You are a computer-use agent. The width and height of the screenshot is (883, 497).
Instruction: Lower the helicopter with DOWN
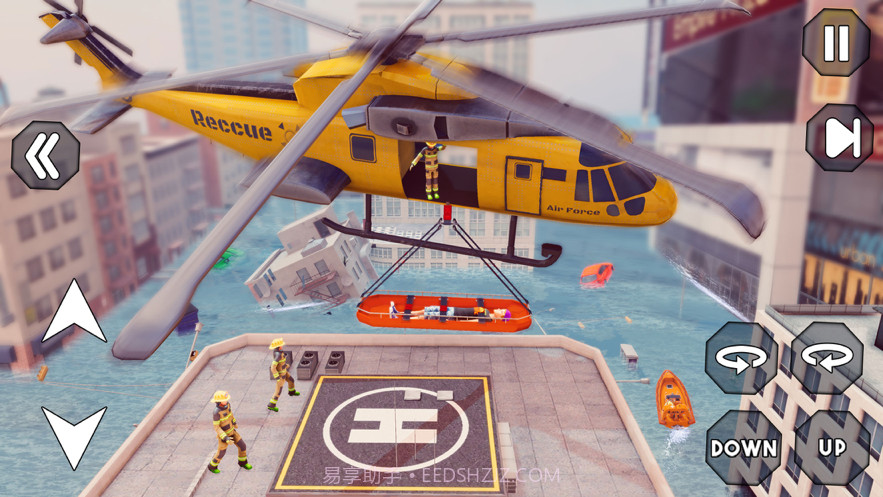point(743,447)
